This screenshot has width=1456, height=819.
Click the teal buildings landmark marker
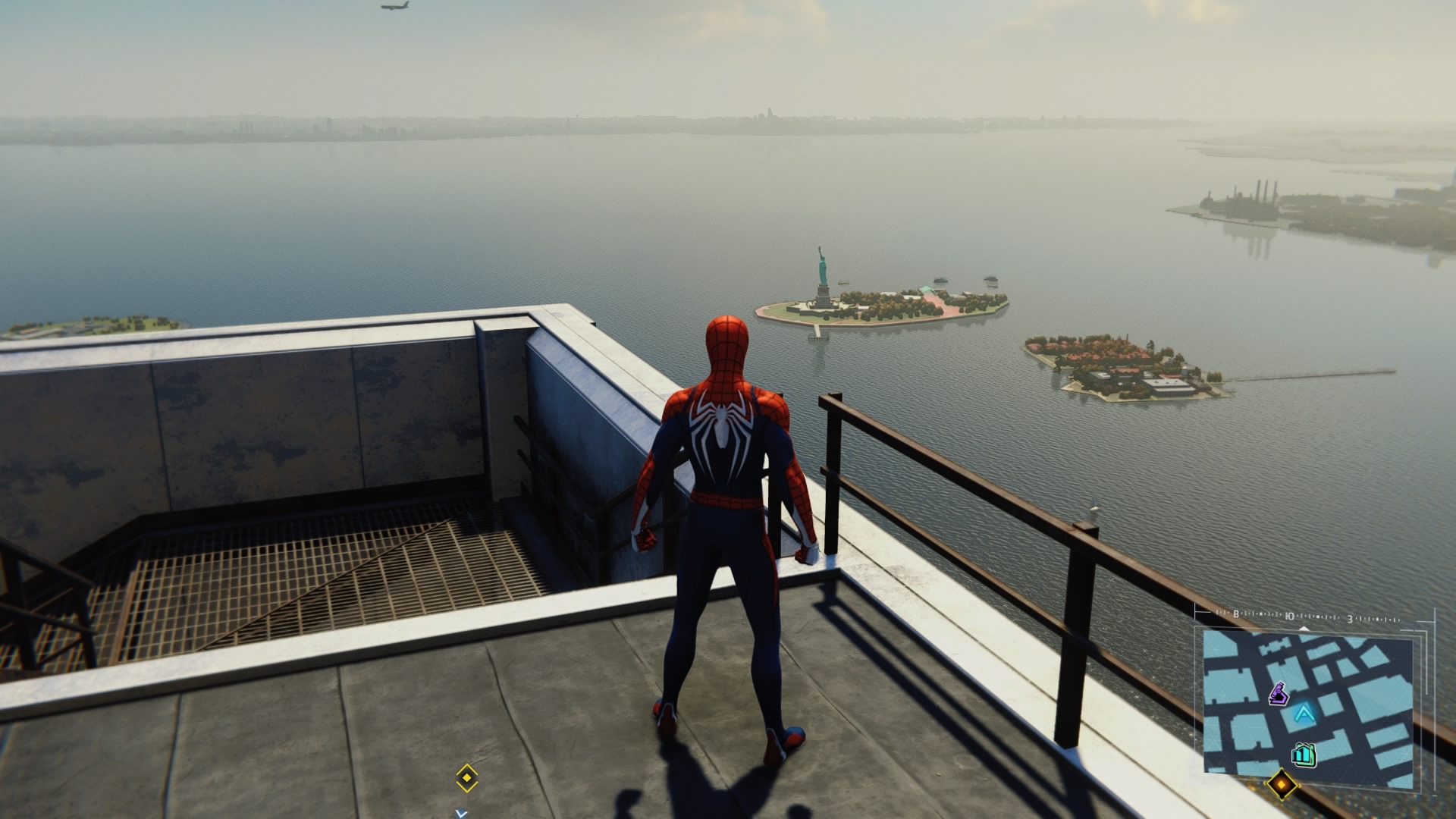point(1304,754)
